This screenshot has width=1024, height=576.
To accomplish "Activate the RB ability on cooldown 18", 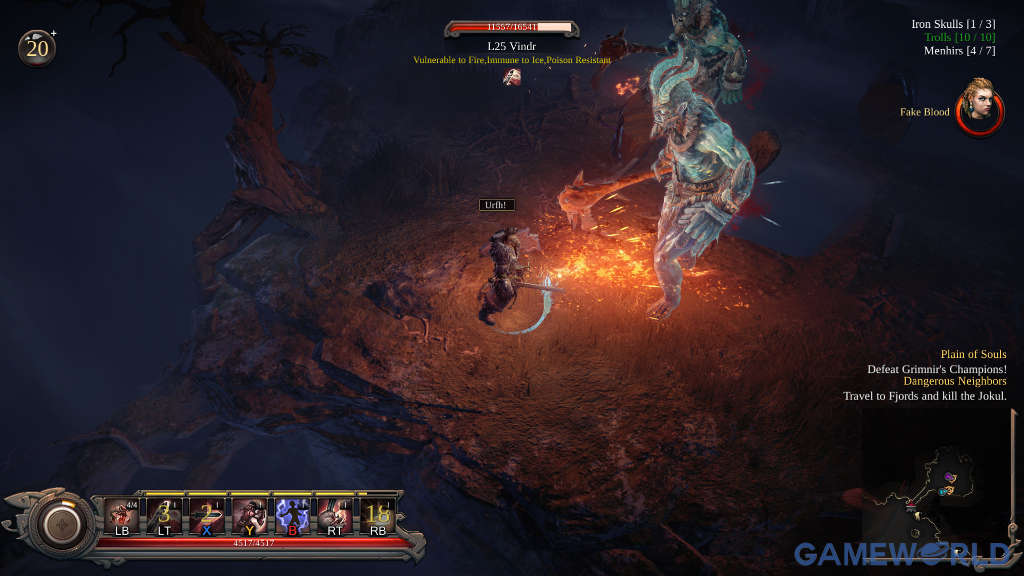I will (x=377, y=516).
